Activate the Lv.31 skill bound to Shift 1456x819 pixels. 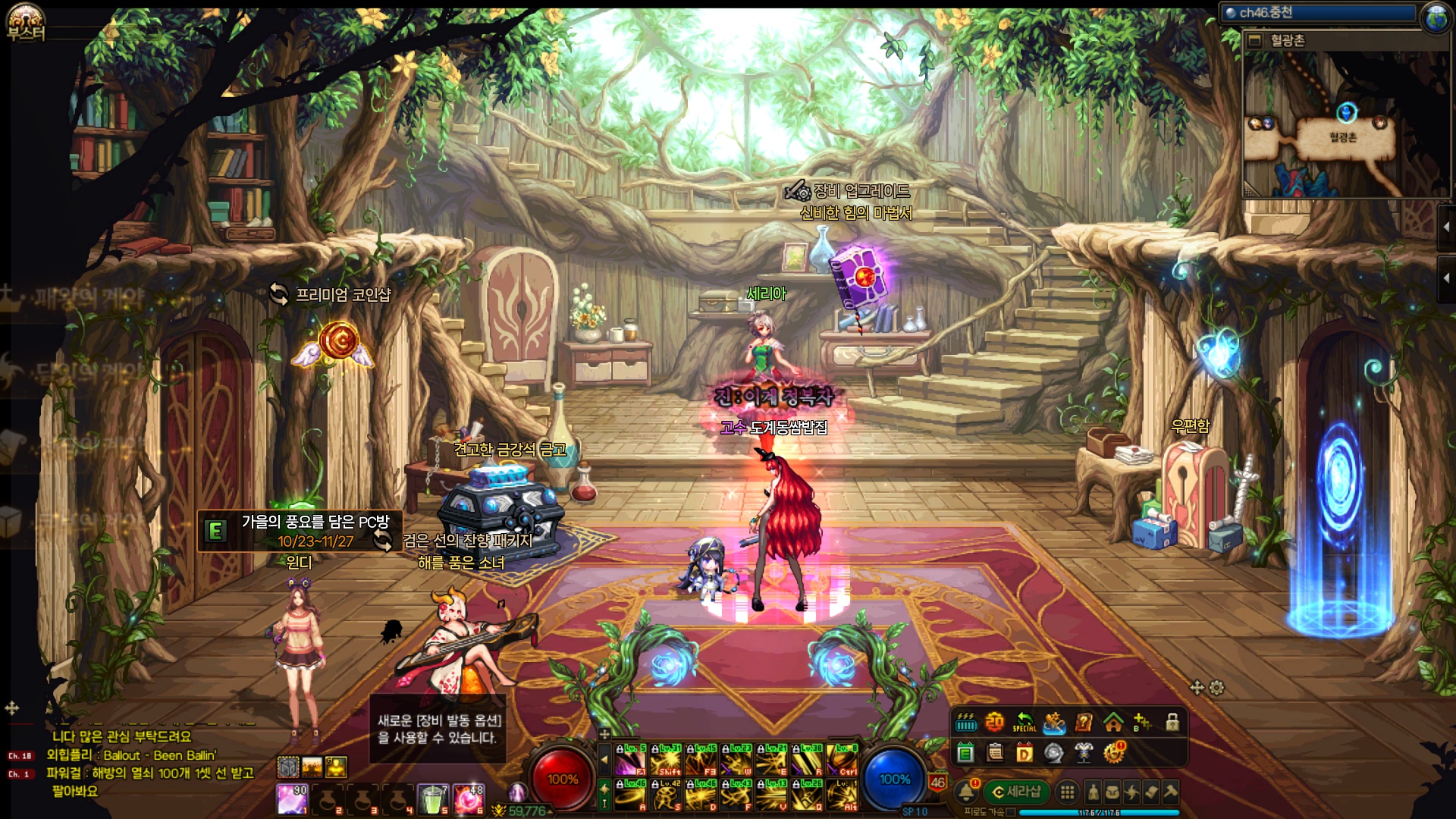pos(667,760)
